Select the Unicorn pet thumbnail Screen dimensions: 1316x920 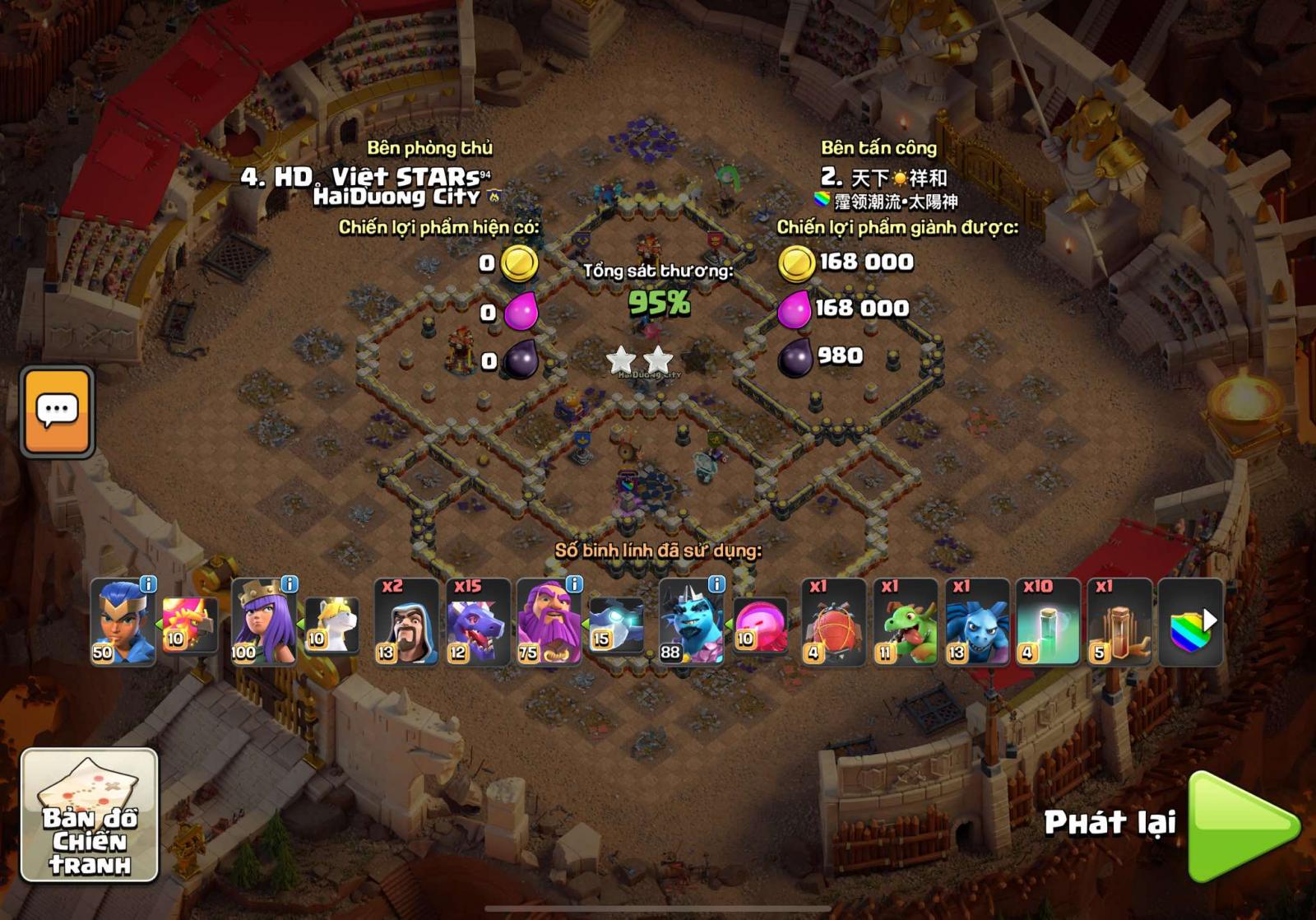pyautogui.click(x=331, y=625)
